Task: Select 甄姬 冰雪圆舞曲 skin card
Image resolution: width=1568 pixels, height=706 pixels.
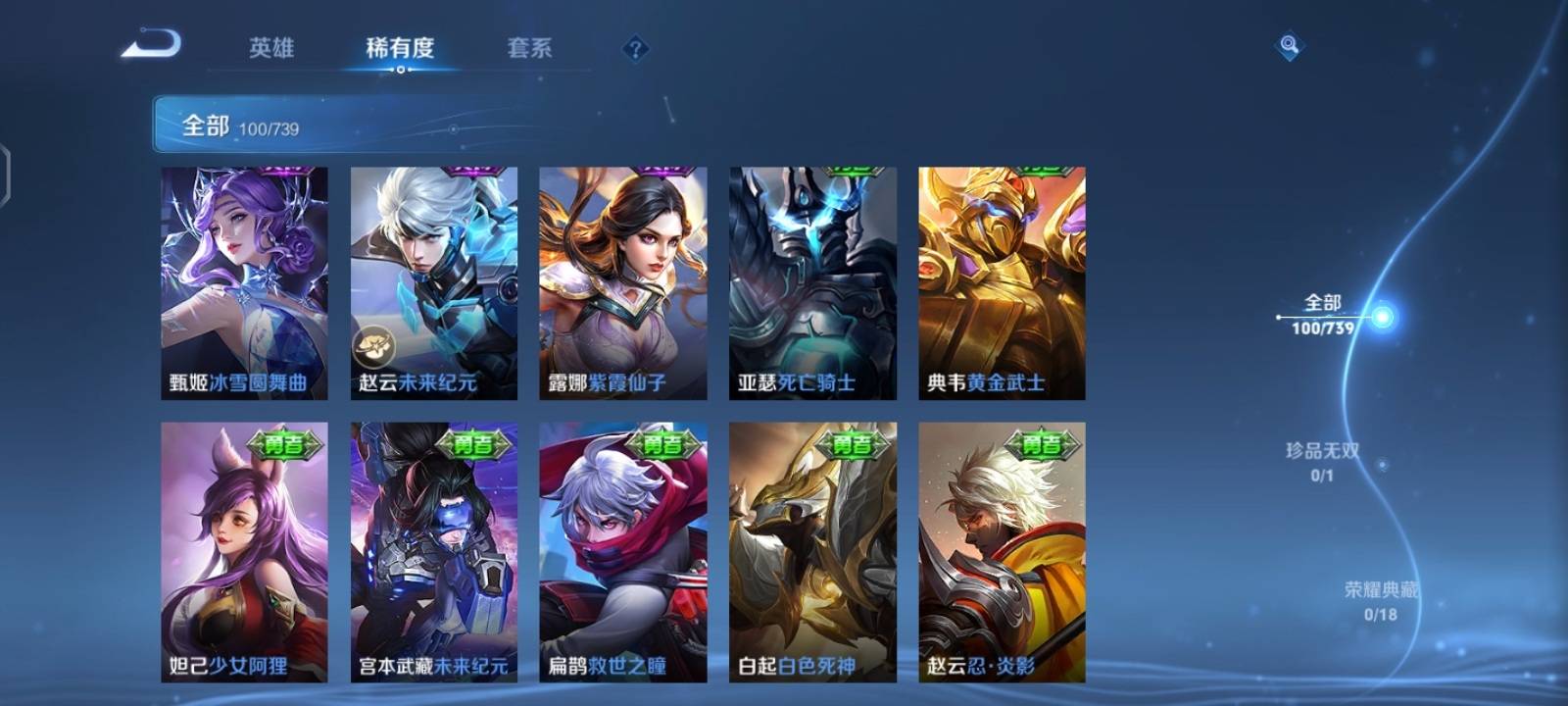Action: click(244, 282)
